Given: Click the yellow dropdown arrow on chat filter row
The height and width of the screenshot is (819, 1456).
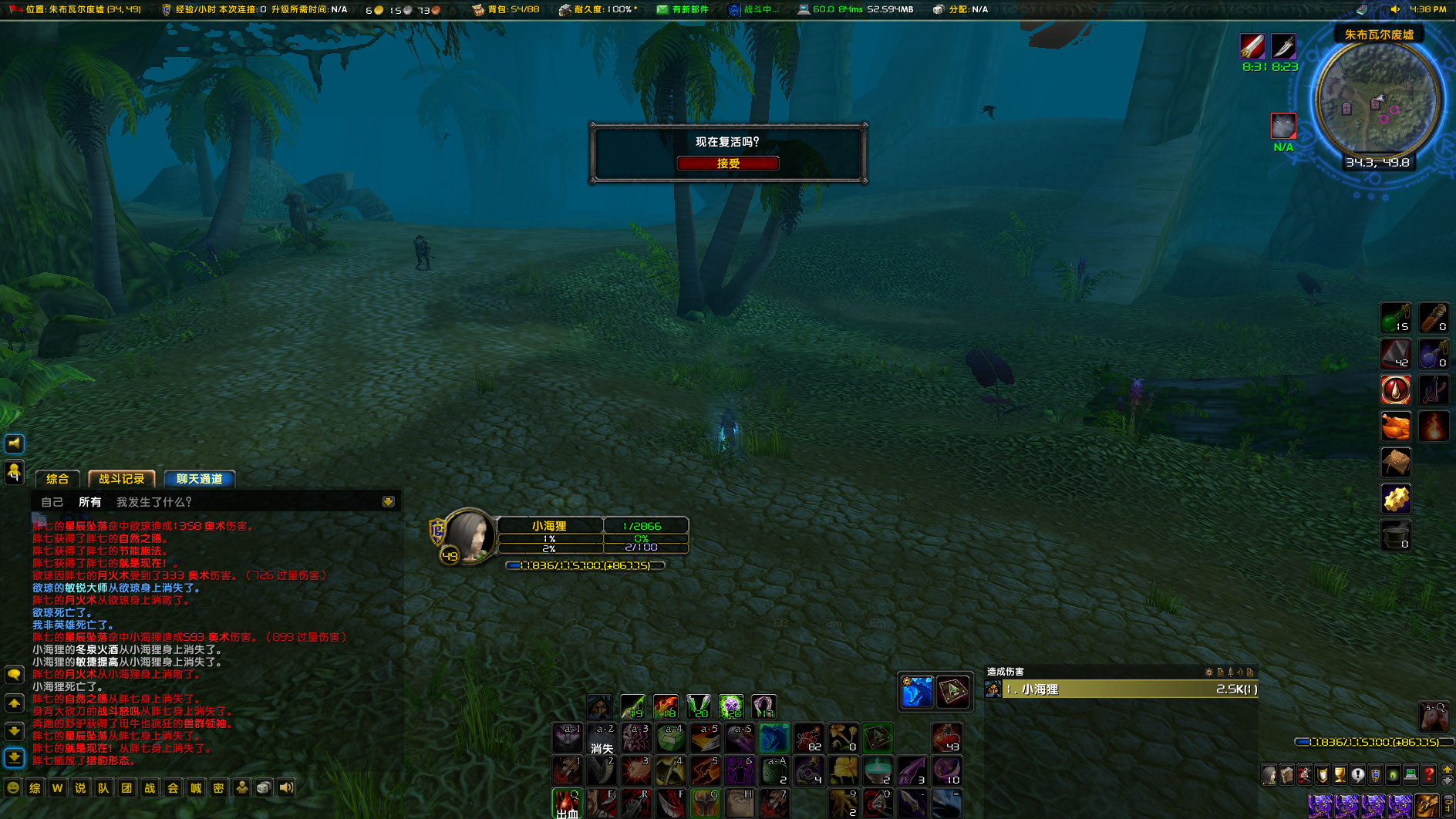Looking at the screenshot, I should click(387, 501).
